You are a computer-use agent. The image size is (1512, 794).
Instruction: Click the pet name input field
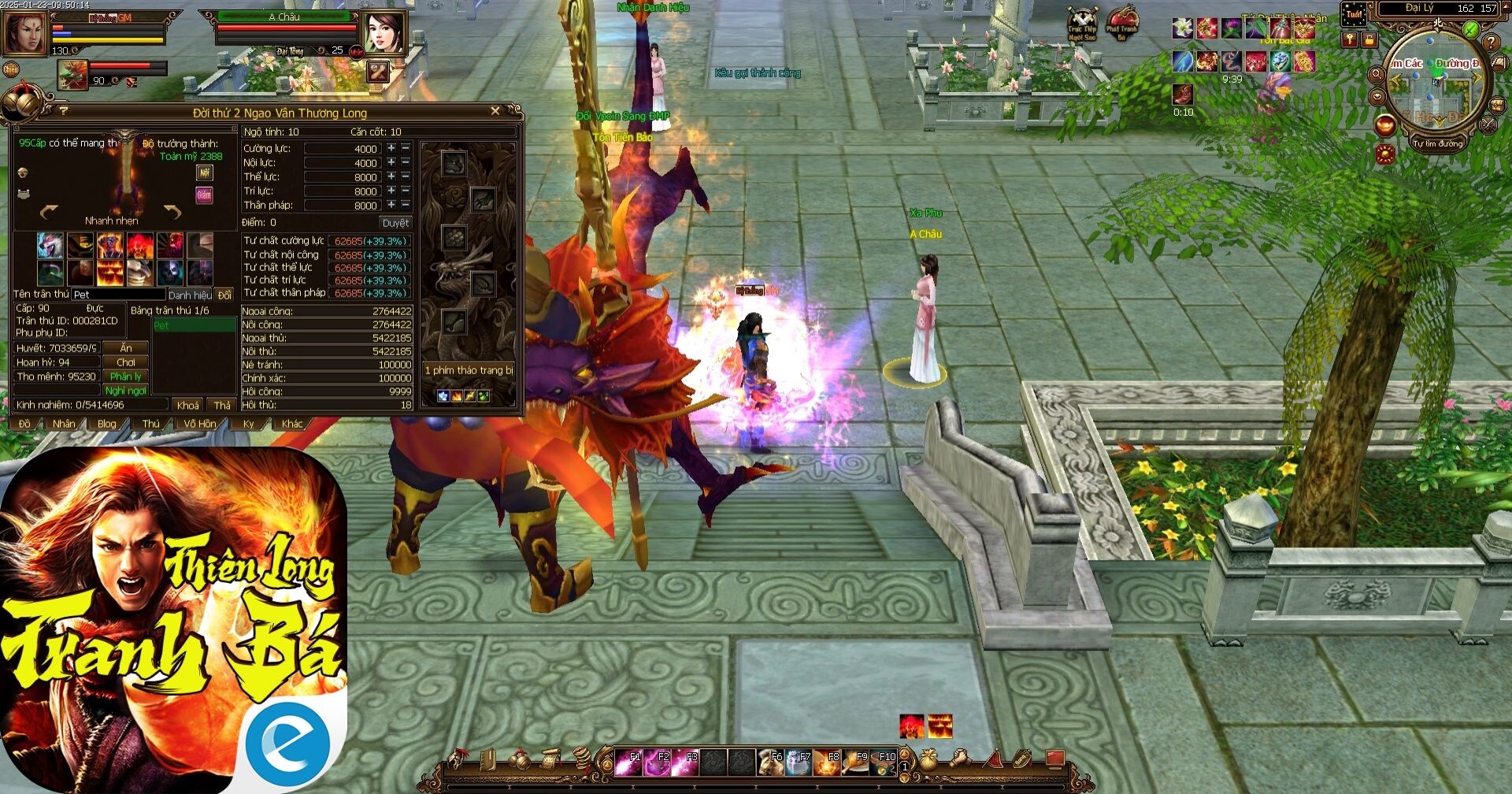118,295
